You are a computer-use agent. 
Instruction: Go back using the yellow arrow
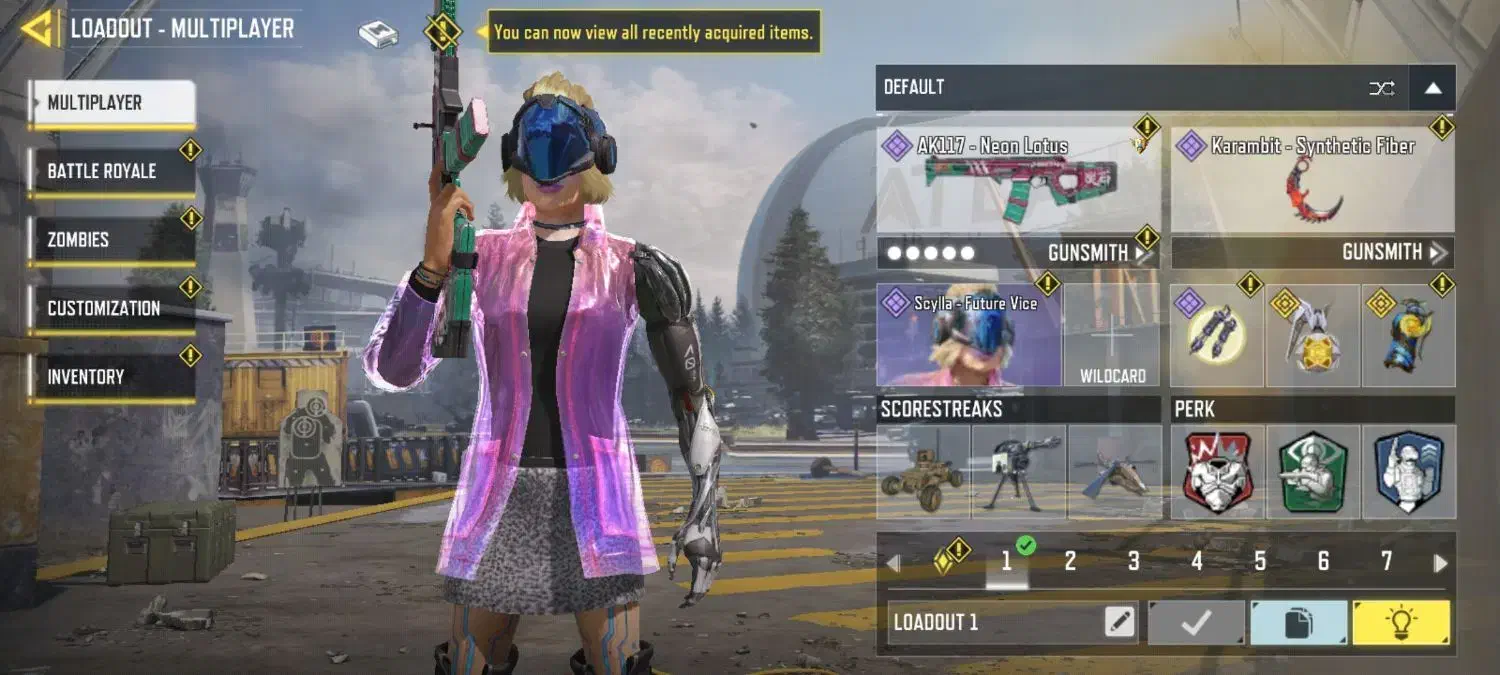pyautogui.click(x=36, y=29)
